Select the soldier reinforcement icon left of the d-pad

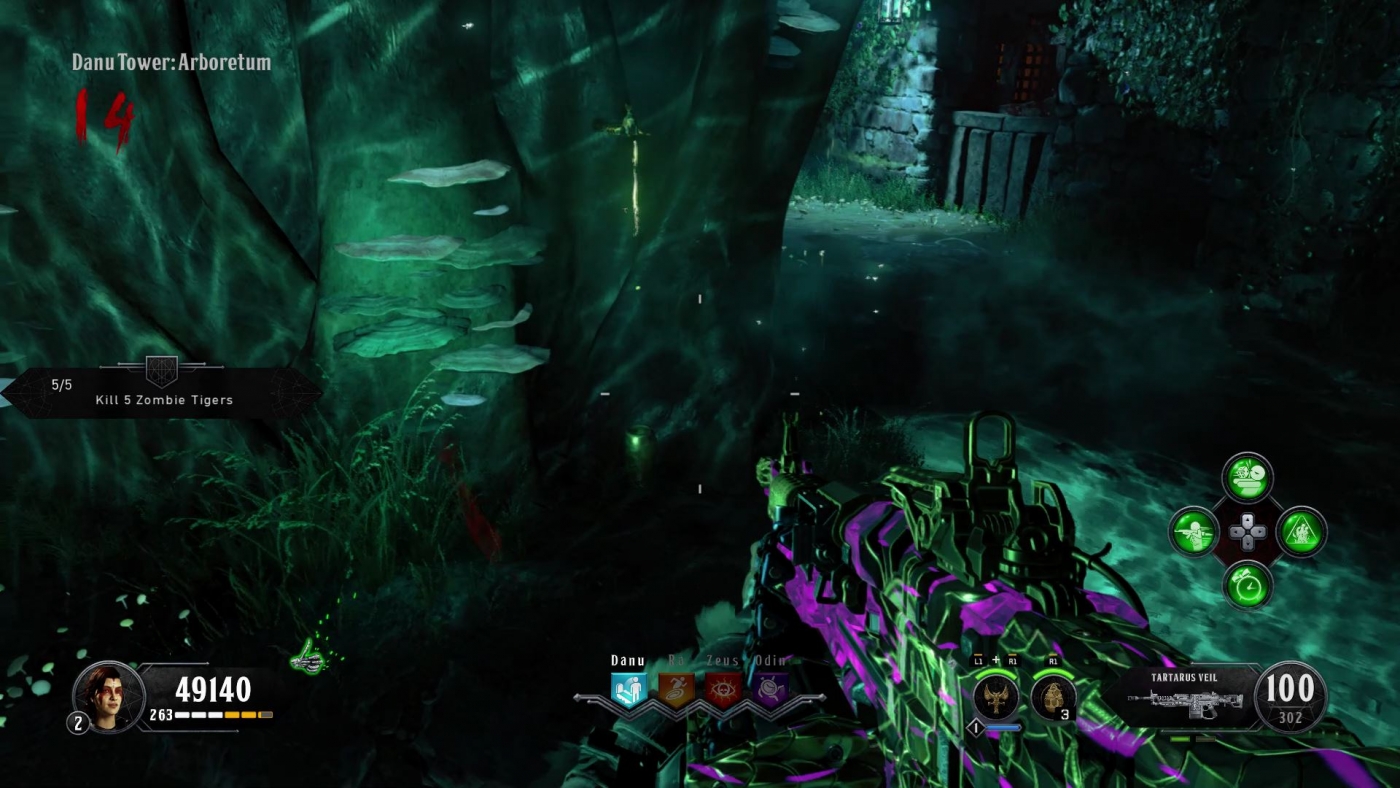pyautogui.click(x=1194, y=533)
